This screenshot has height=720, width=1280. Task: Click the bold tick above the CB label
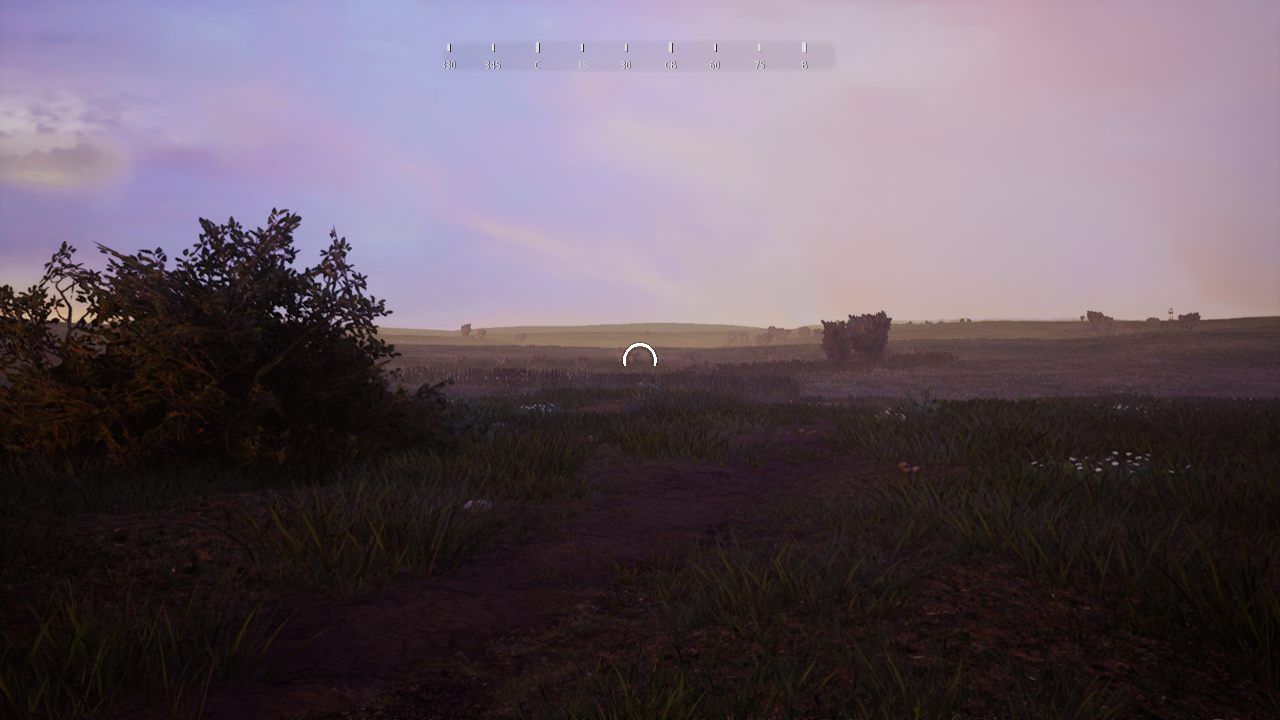coord(670,46)
